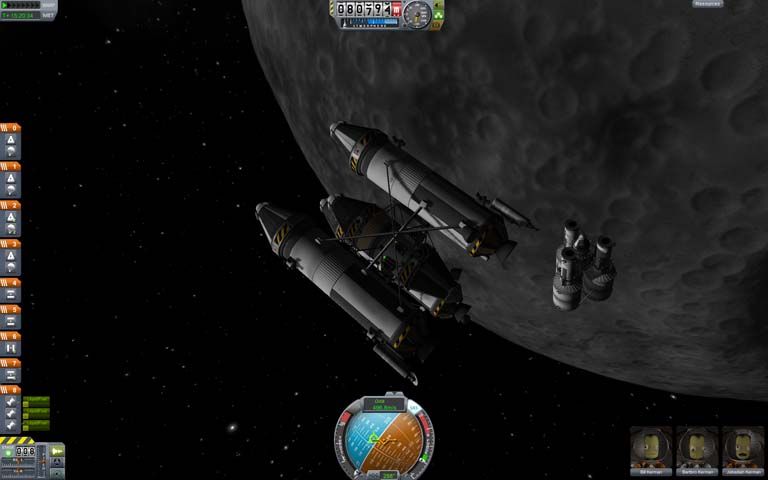The height and width of the screenshot is (480, 768).
Task: Open the map view button
Action: click(57, 473)
